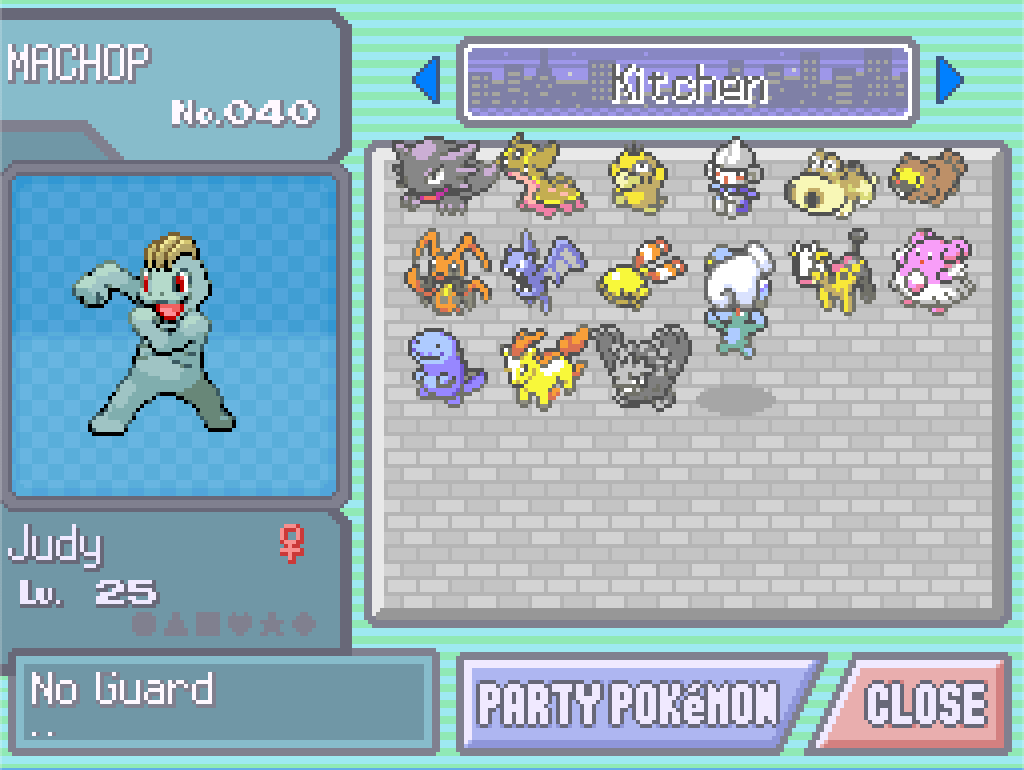
Task: Open the PARTY POKéMON panel
Action: [630, 704]
